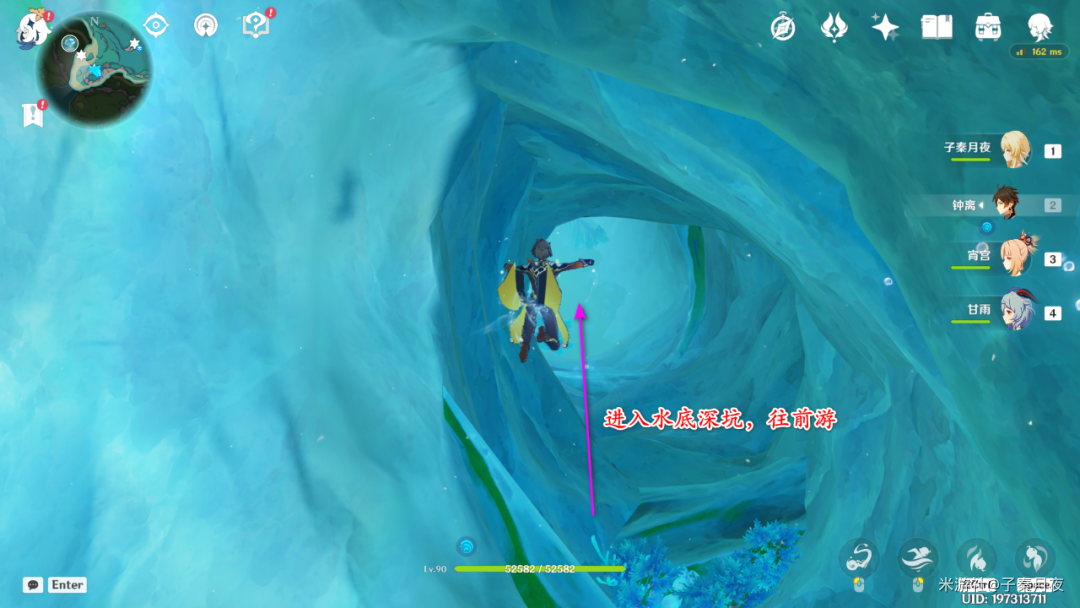Open the circular minimap

[95, 70]
